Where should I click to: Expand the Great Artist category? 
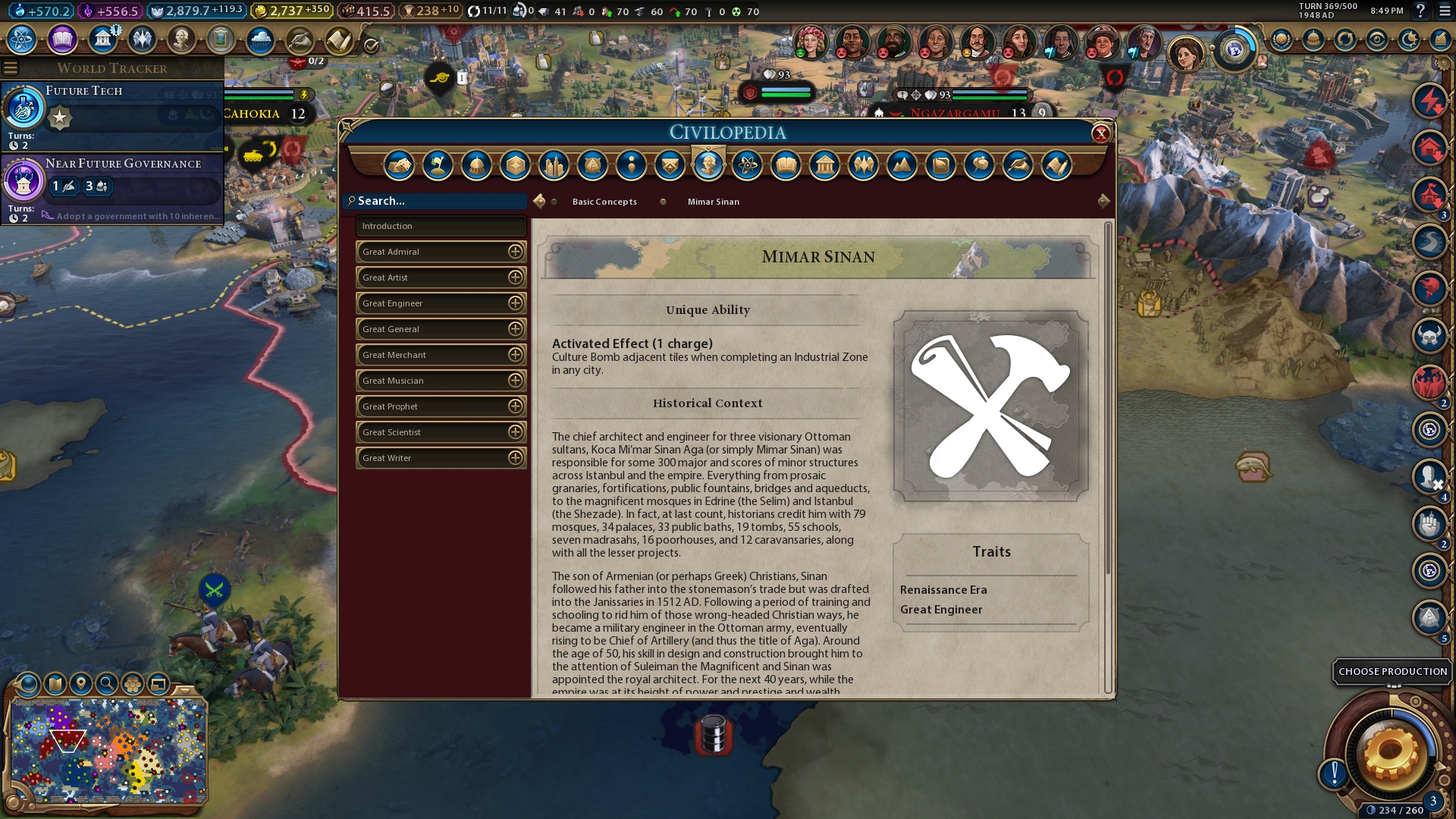click(516, 278)
